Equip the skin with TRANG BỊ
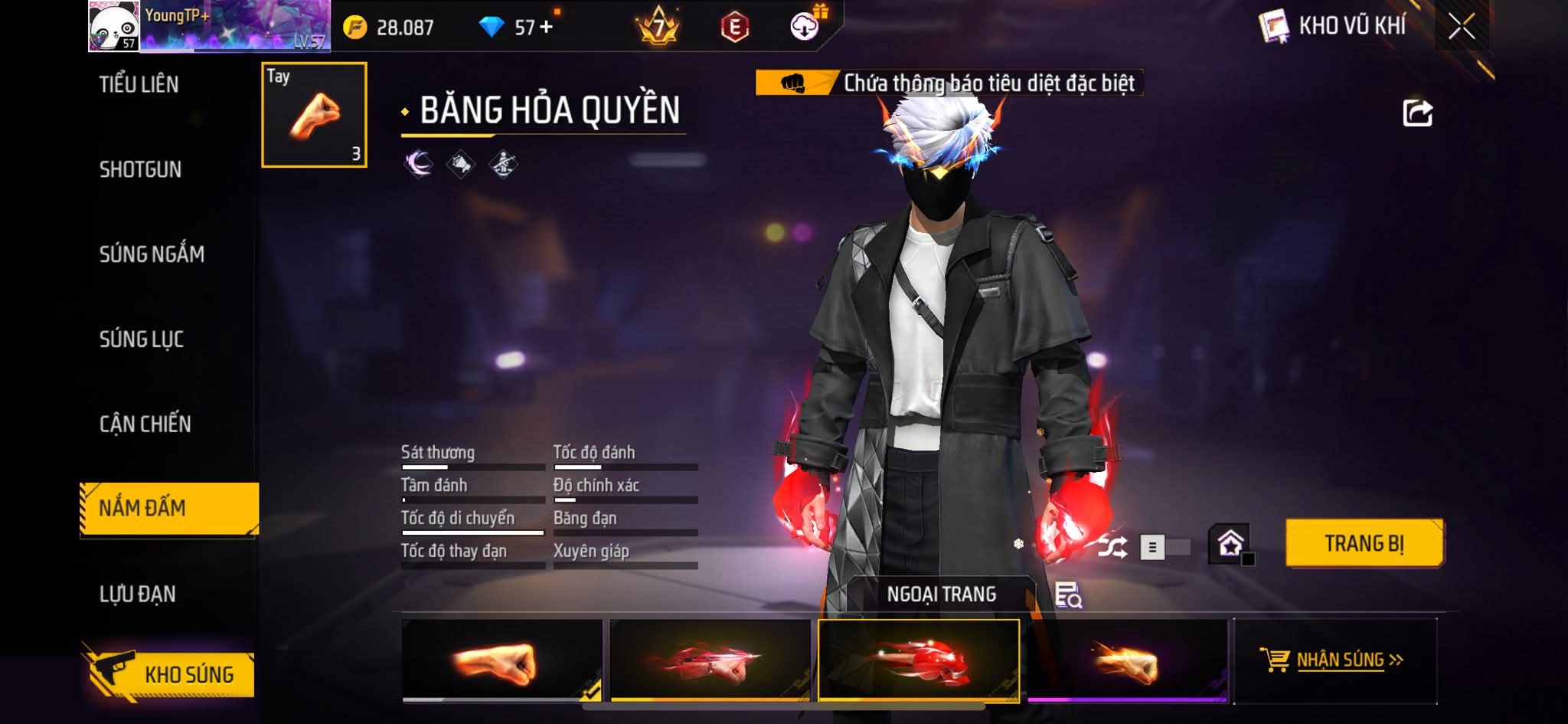 click(x=1364, y=543)
